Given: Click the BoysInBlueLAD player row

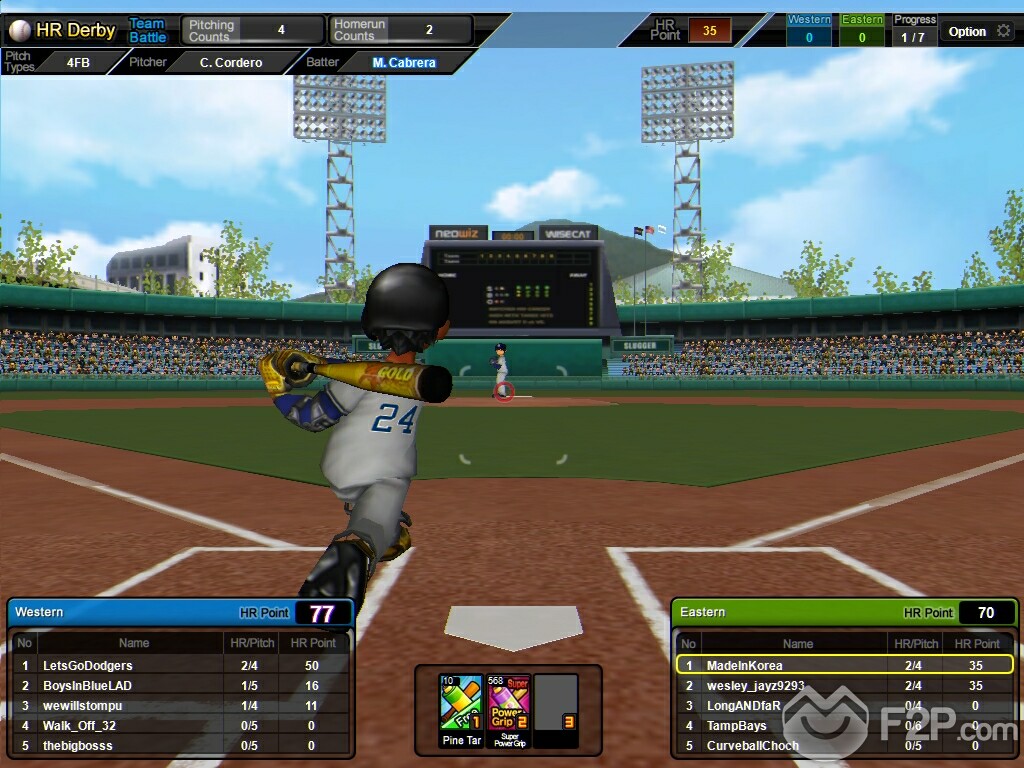Looking at the screenshot, I should point(88,685).
